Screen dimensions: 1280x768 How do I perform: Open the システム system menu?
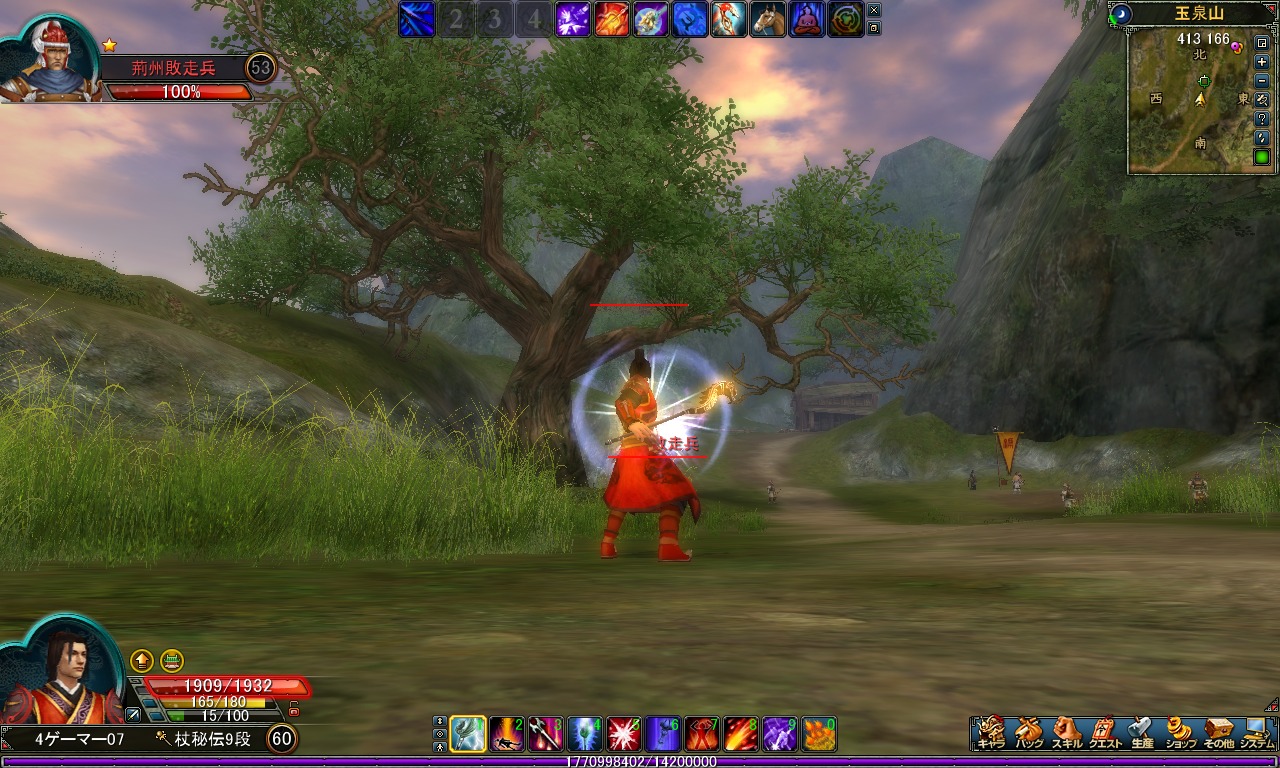pos(1257,732)
